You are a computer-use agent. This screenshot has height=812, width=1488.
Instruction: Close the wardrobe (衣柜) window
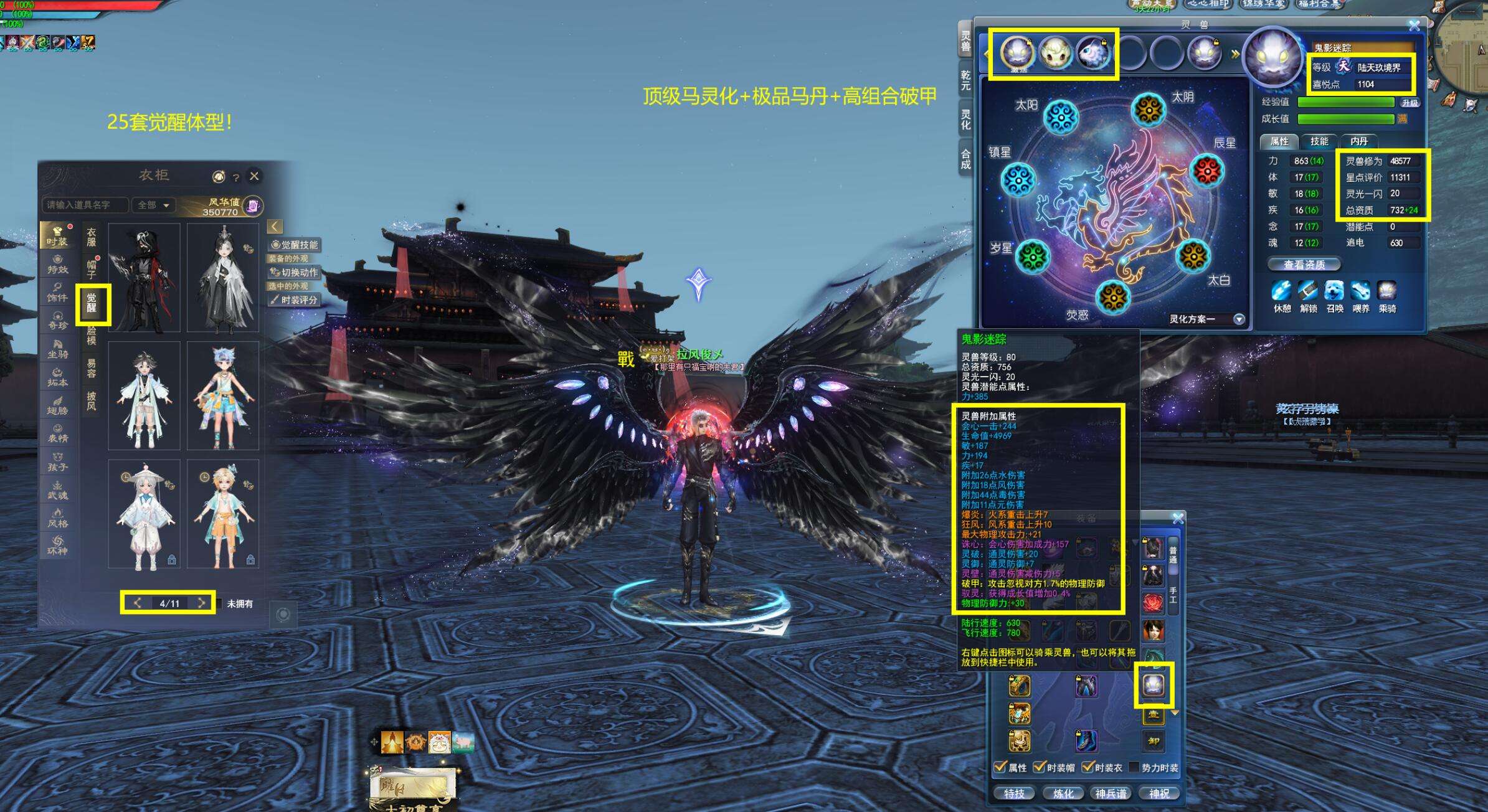pyautogui.click(x=254, y=176)
